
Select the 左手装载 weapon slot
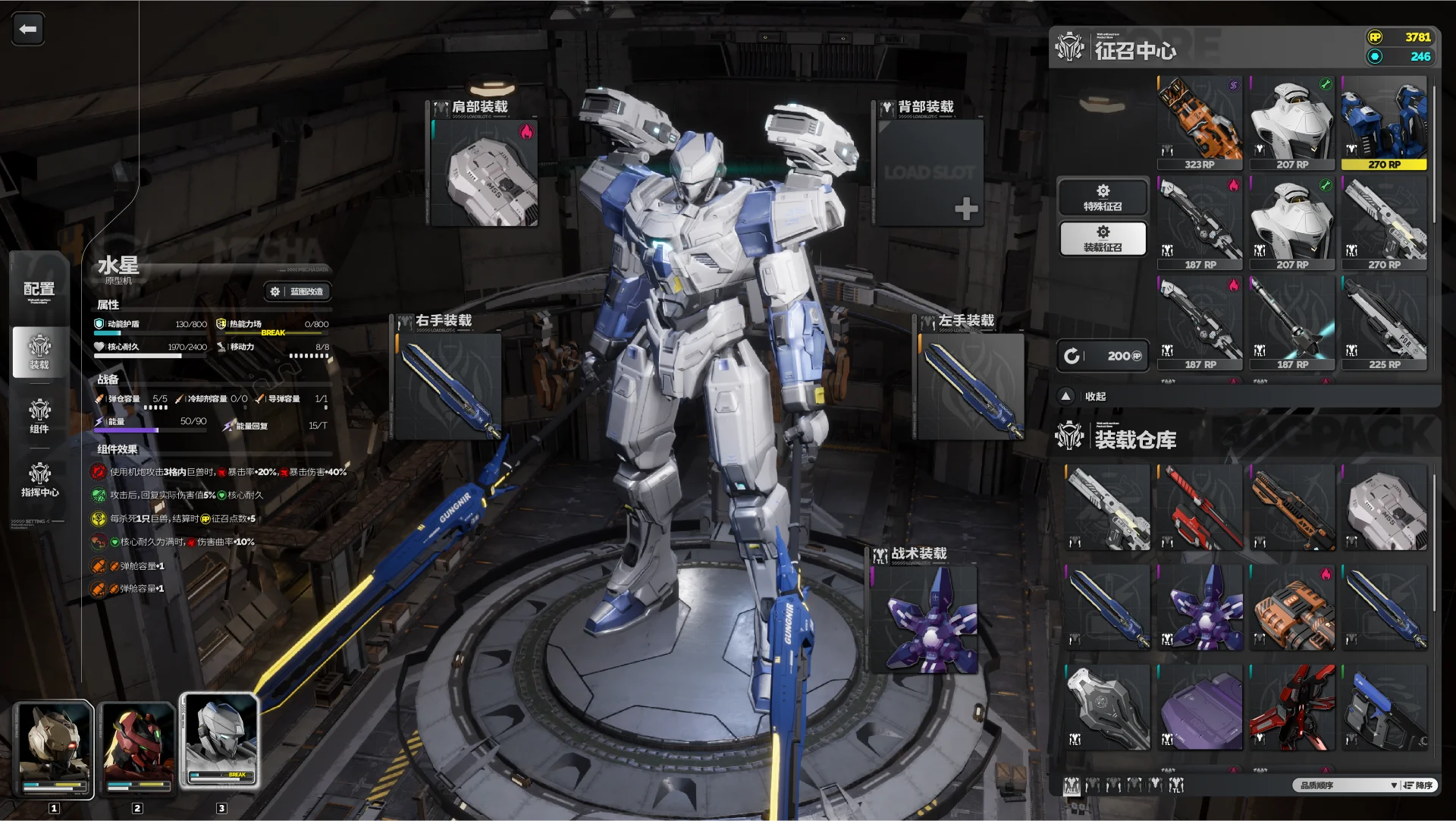[x=971, y=387]
